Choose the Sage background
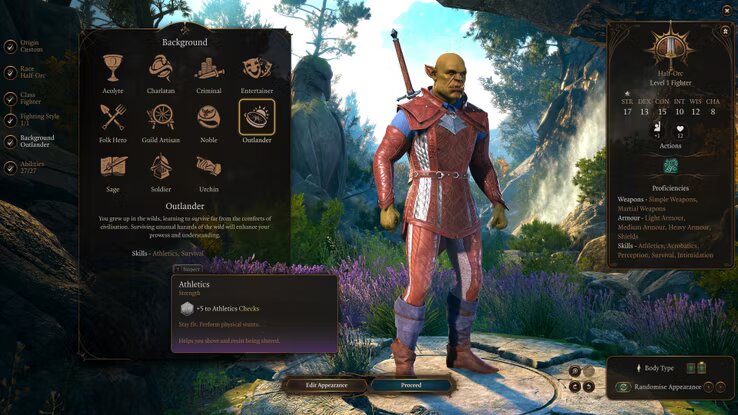The image size is (738, 415). [112, 166]
